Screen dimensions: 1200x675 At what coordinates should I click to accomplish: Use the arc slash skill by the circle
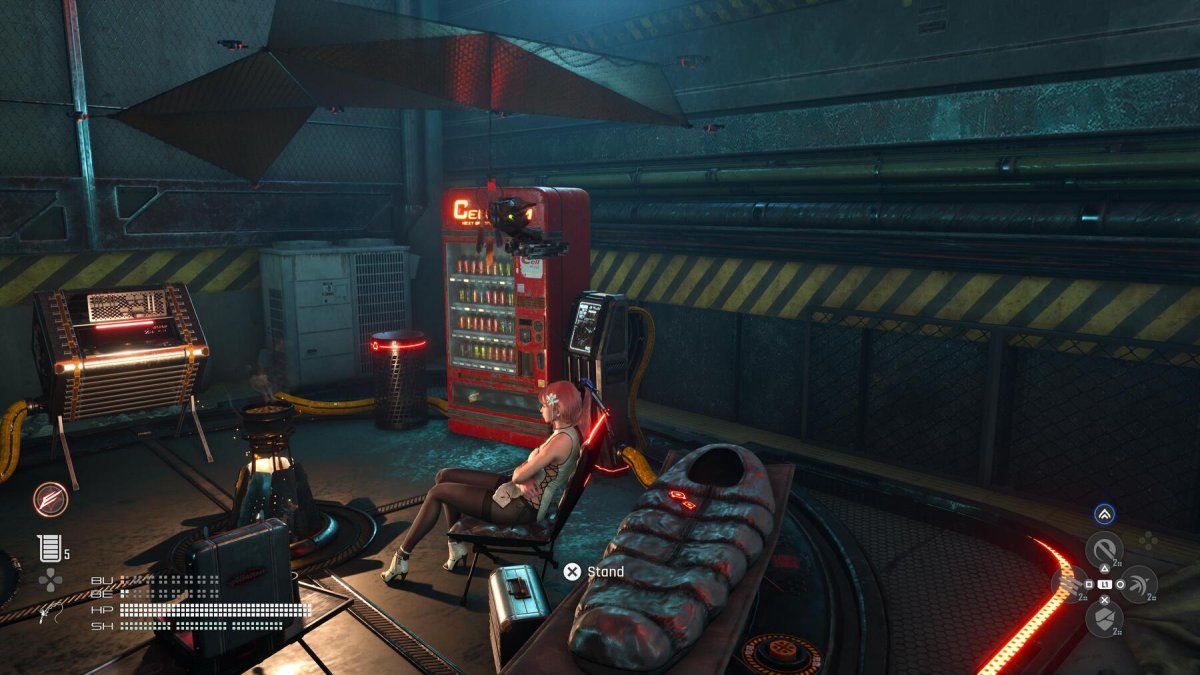[x=1139, y=584]
